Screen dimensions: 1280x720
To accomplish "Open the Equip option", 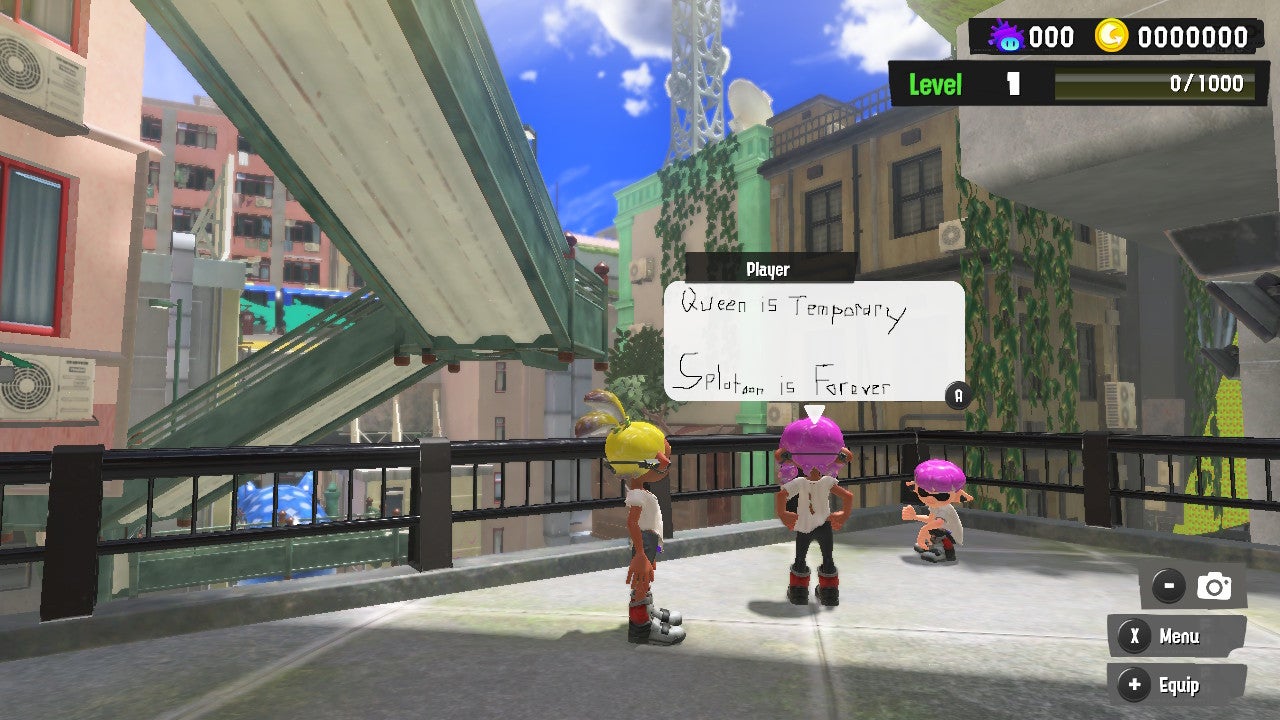I will [x=1180, y=686].
